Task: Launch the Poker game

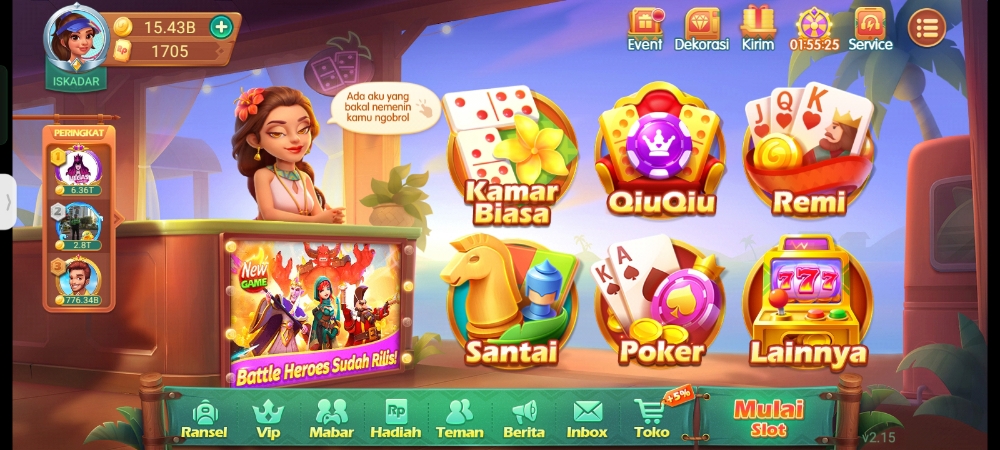Action: point(660,300)
